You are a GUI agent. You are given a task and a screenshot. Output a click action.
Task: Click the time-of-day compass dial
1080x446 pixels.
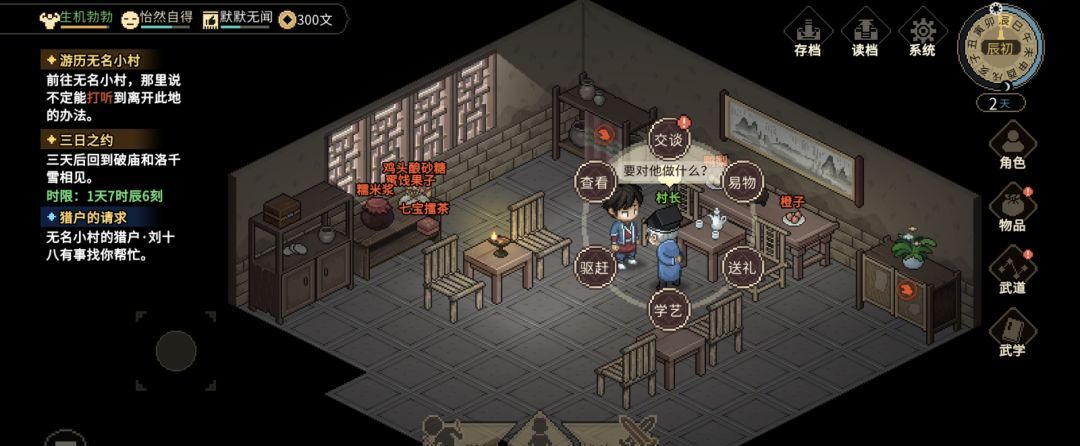(999, 48)
